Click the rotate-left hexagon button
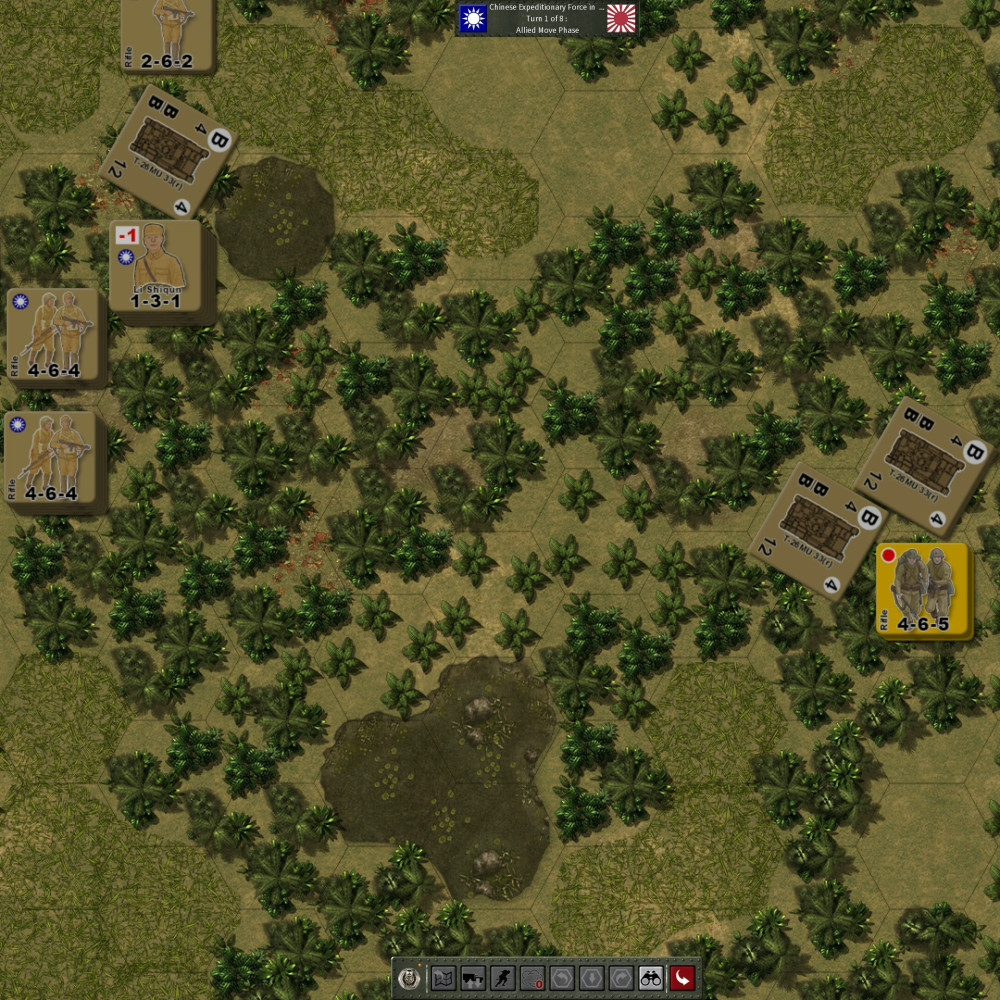The height and width of the screenshot is (1000, 1000). coord(562,977)
